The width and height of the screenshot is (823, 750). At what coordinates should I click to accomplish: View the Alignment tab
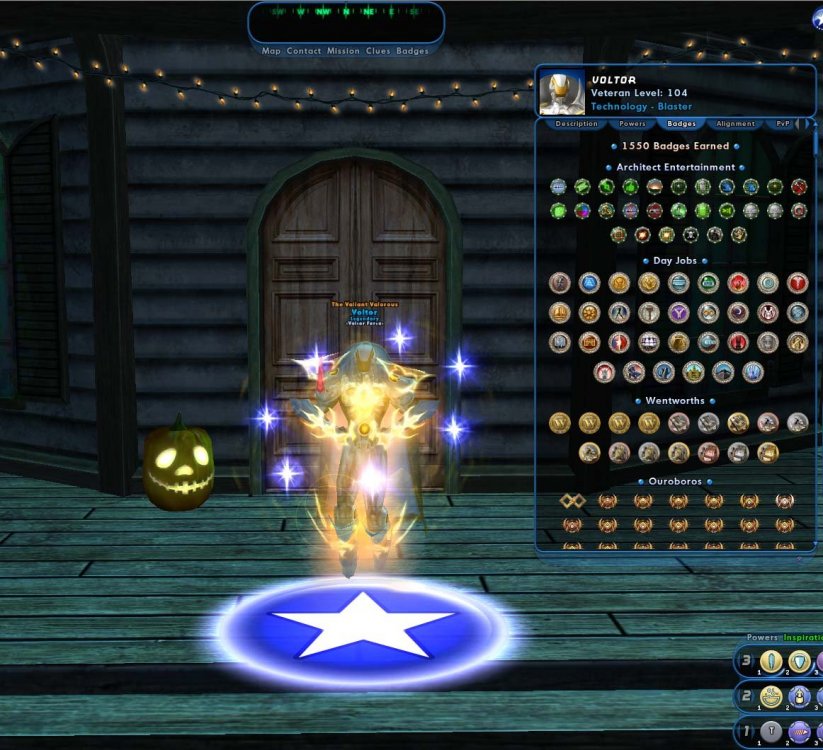coord(735,124)
